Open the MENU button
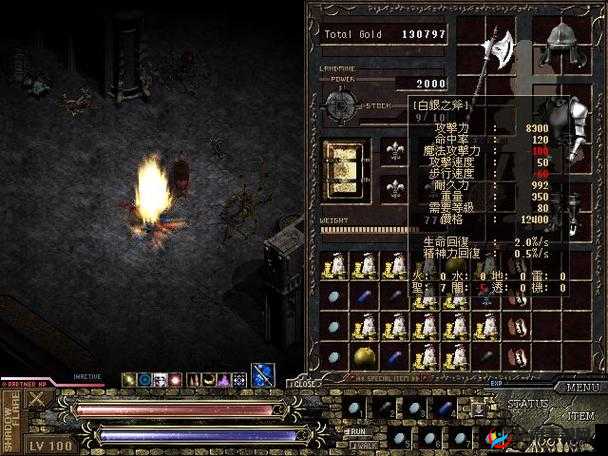608x456 pixels. coord(583,387)
